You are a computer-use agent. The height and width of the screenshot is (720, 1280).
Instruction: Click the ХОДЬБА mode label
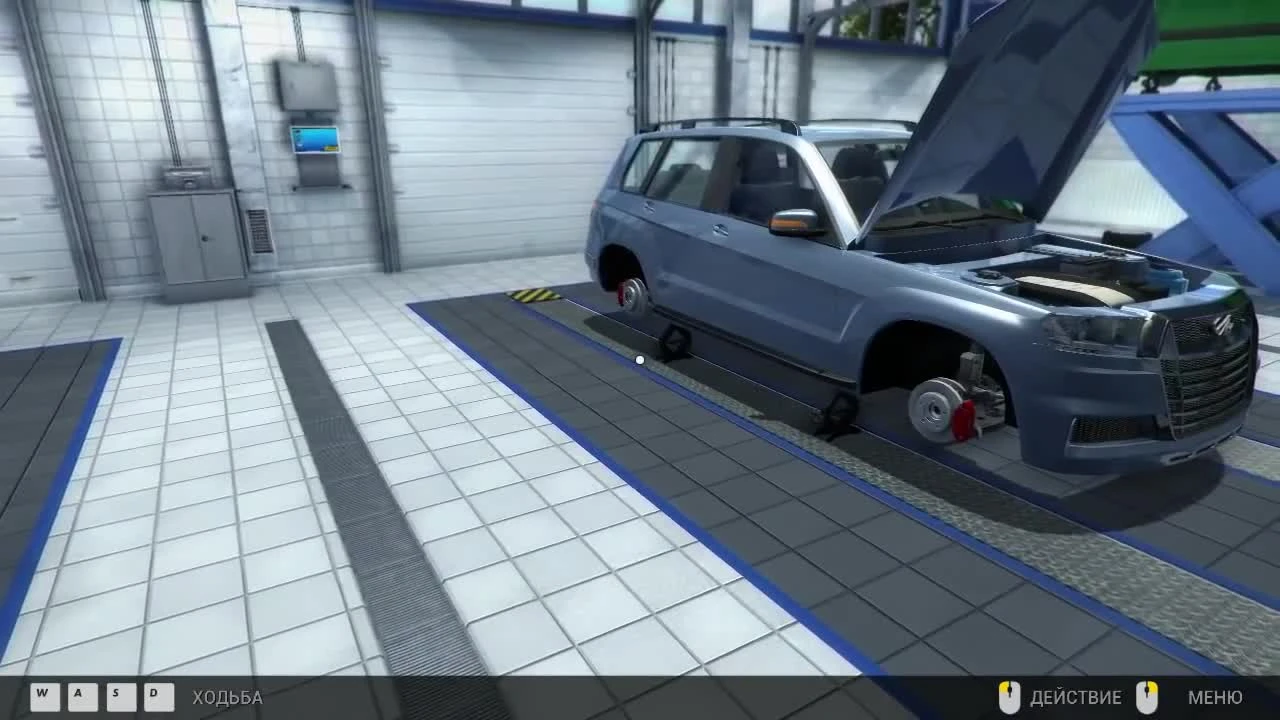point(229,698)
